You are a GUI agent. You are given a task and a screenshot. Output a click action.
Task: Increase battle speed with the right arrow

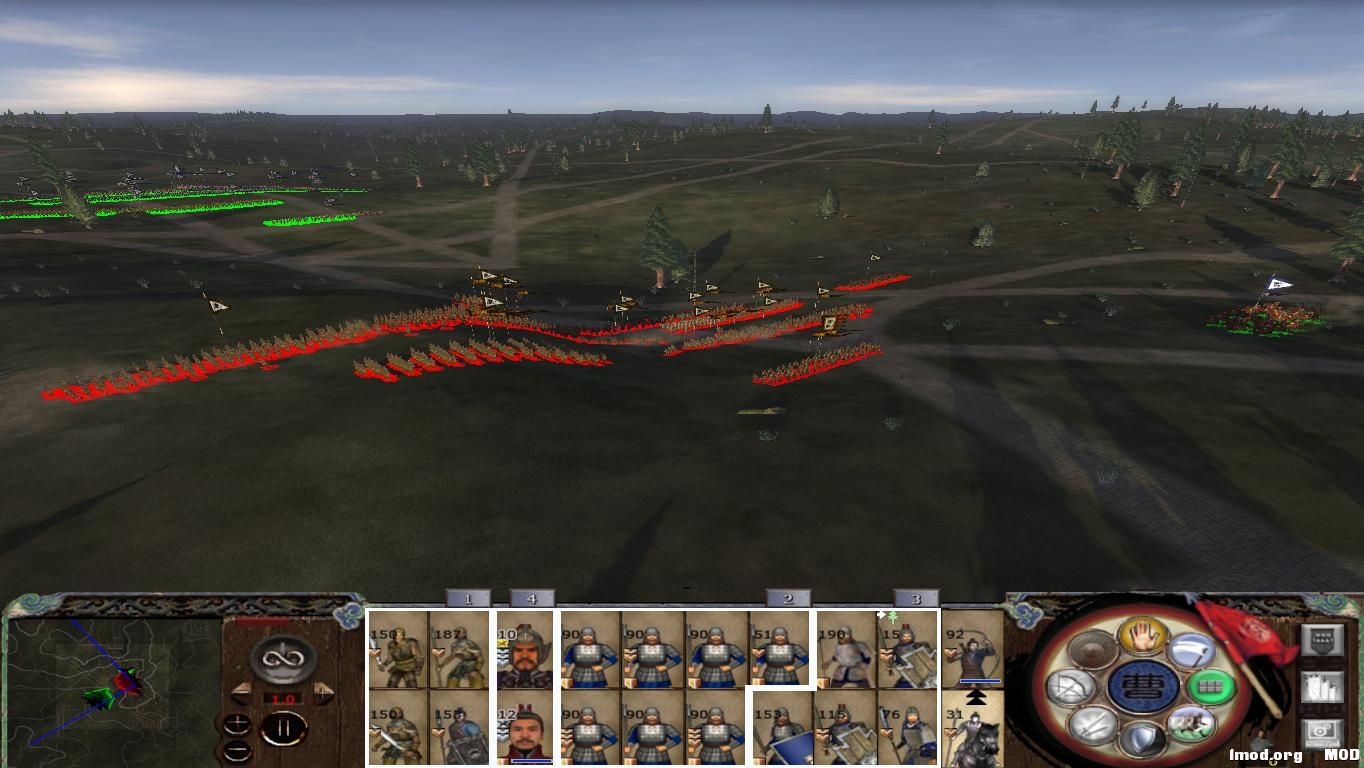[x=322, y=692]
